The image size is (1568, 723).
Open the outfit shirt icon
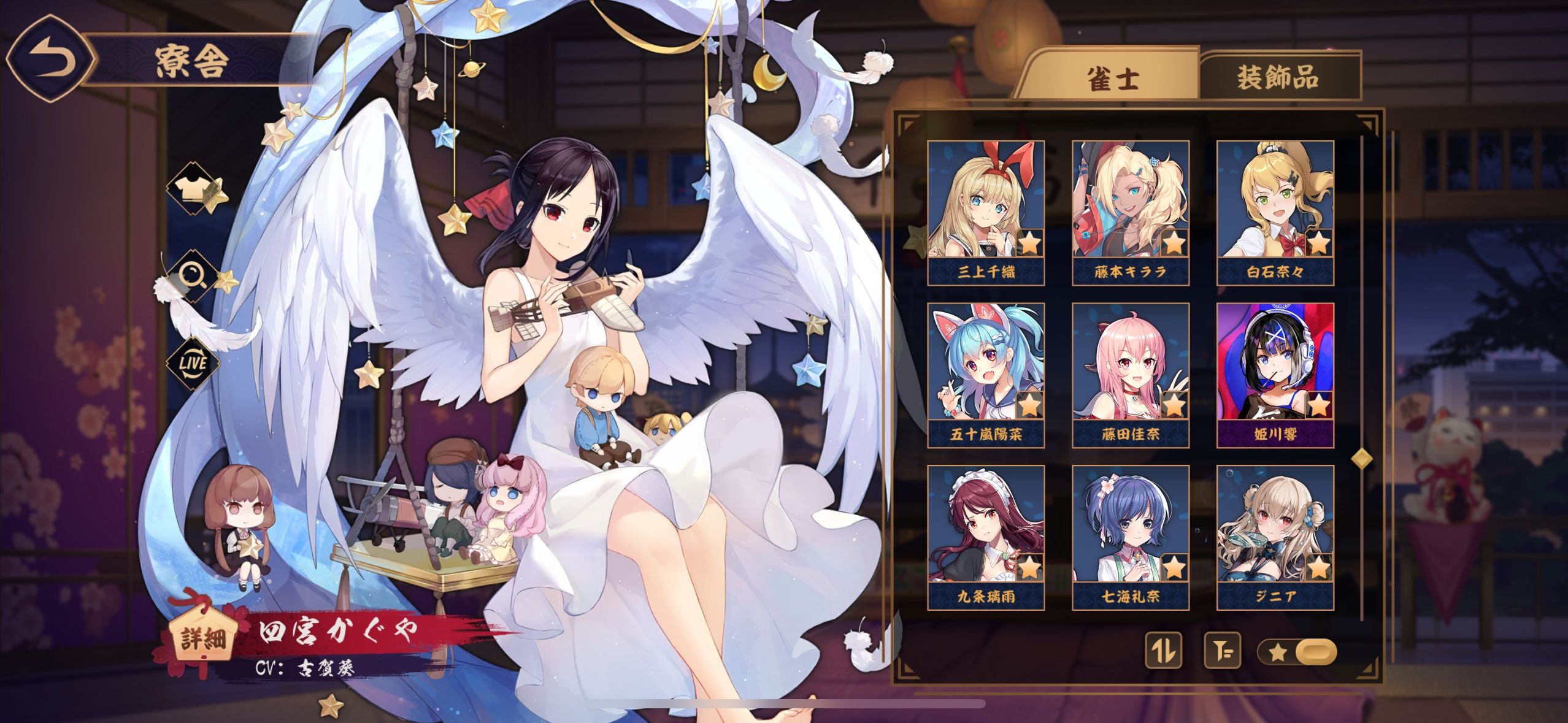point(192,189)
